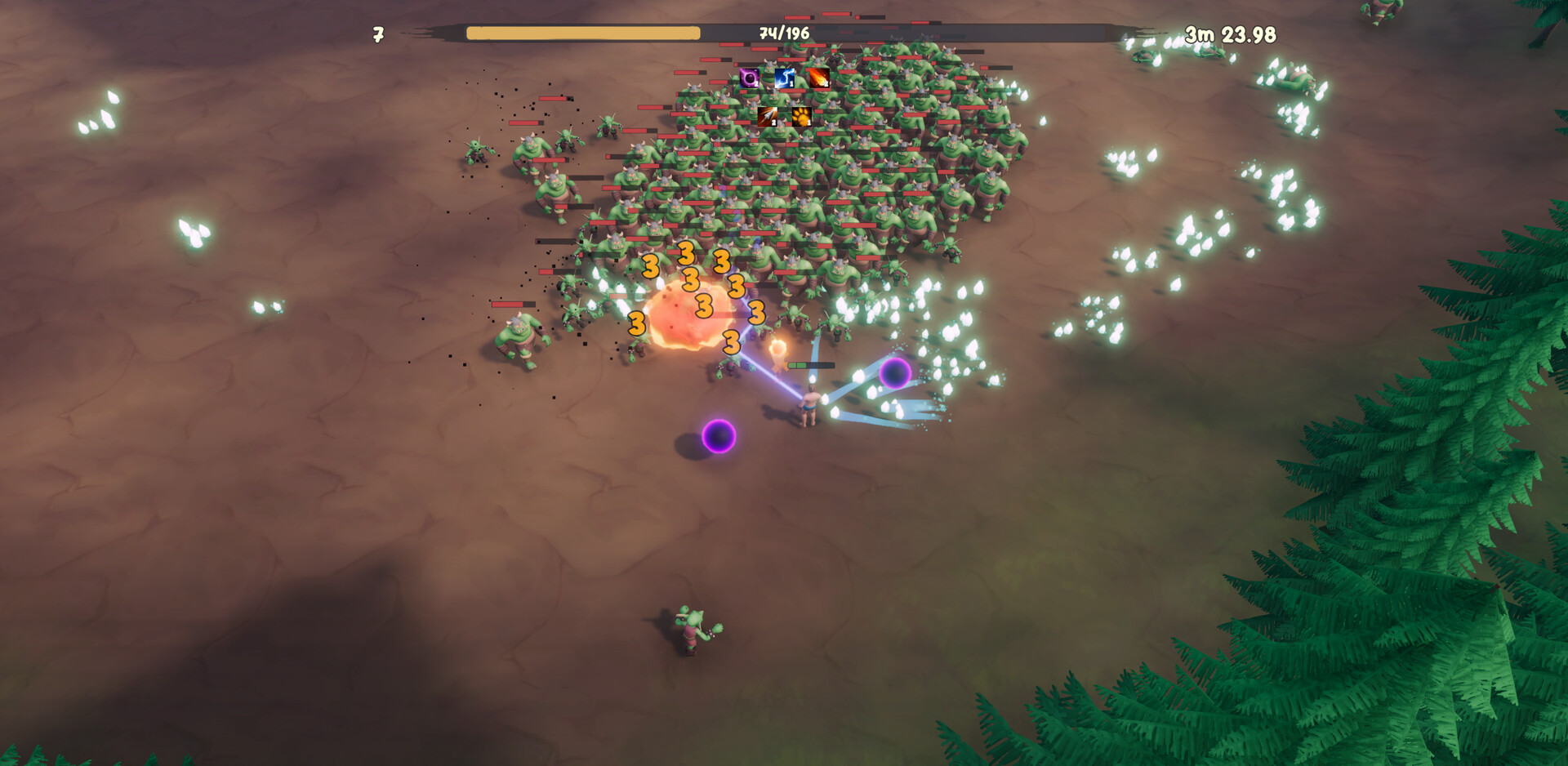Click the rank 1 badge on the lightning icon
1568x766 pixels.
point(791,84)
